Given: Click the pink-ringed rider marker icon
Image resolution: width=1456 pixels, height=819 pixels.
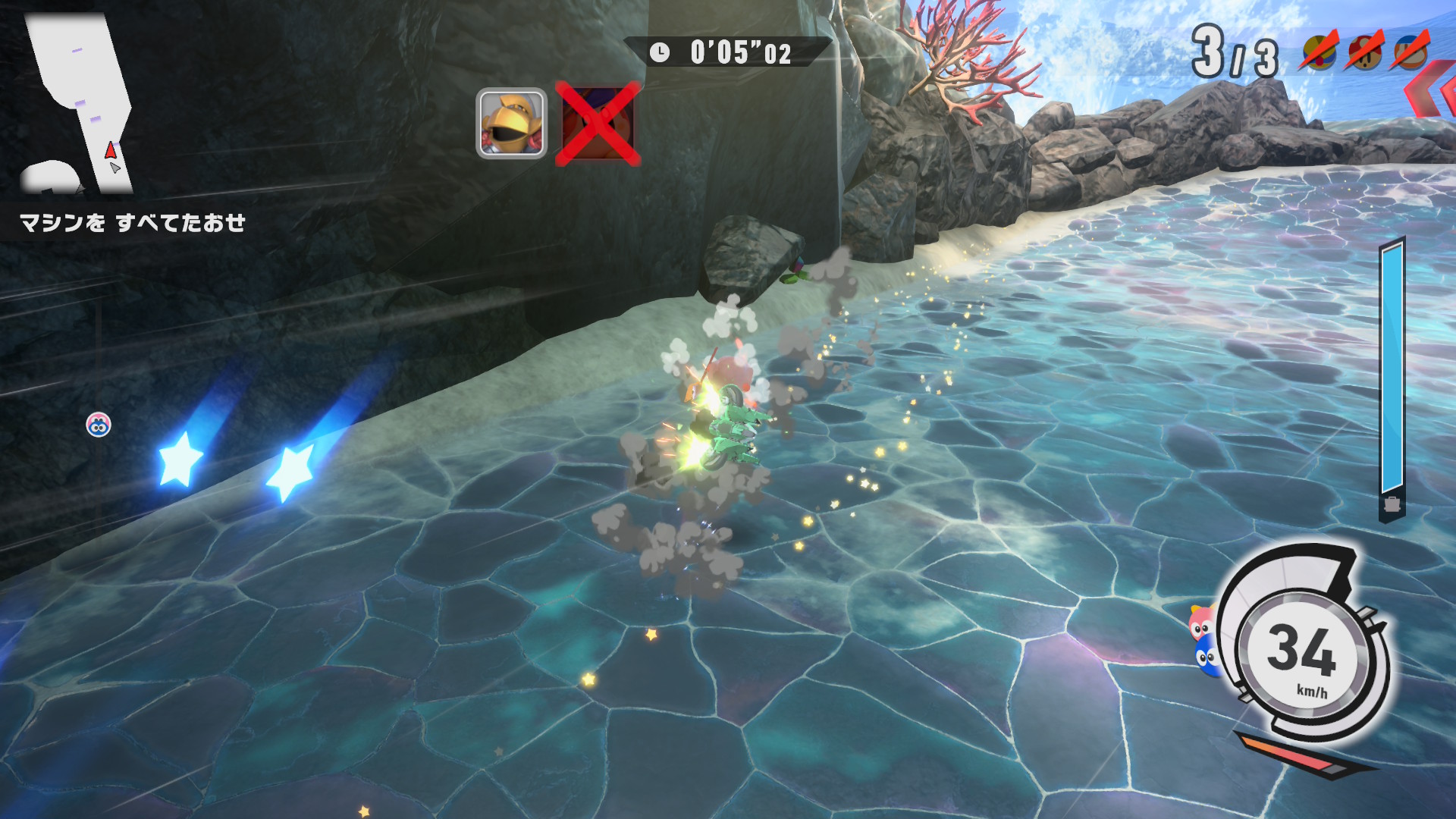Looking at the screenshot, I should pyautogui.click(x=99, y=425).
